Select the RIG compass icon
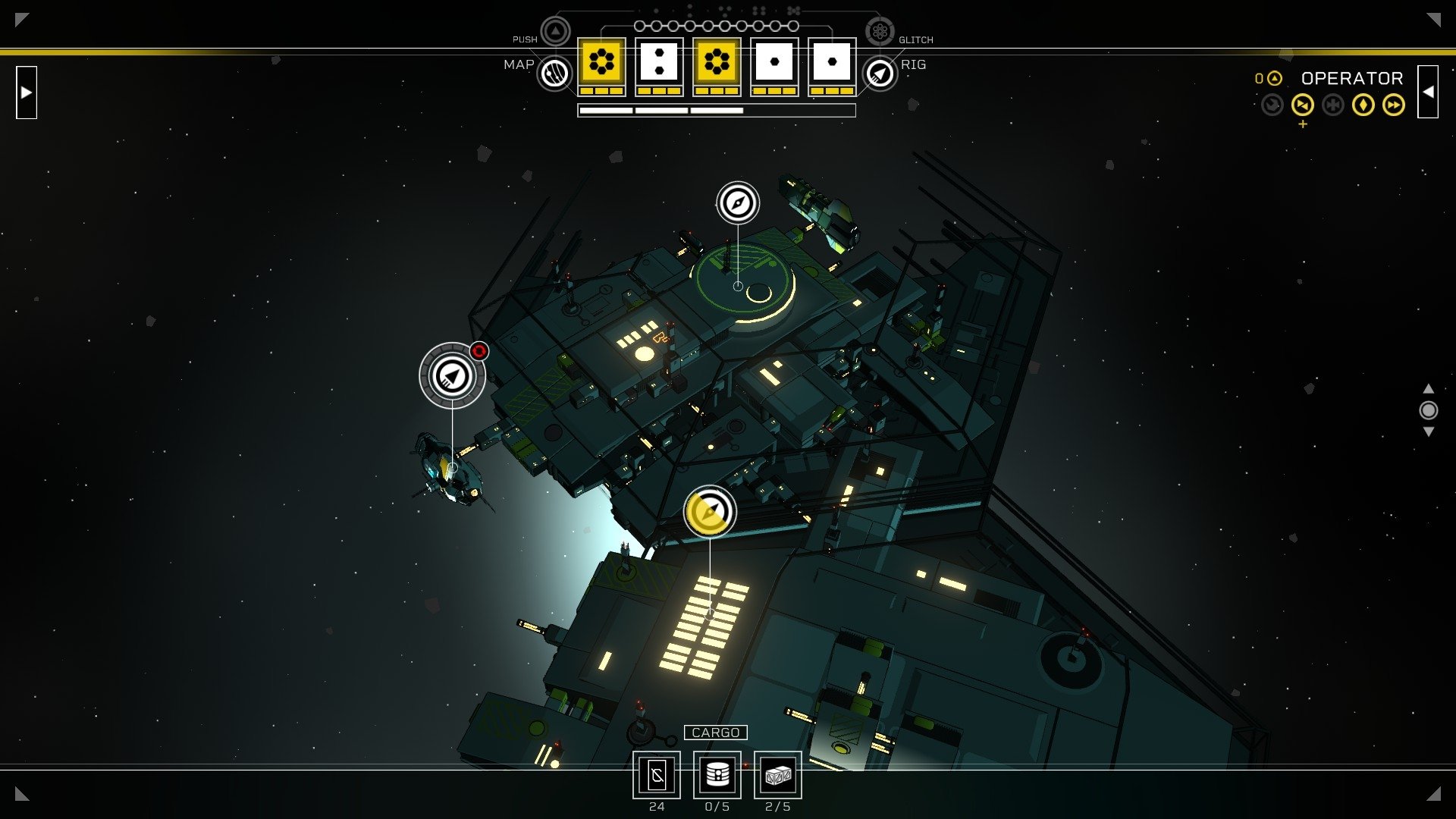Screen dimensions: 1456x819 tap(879, 73)
